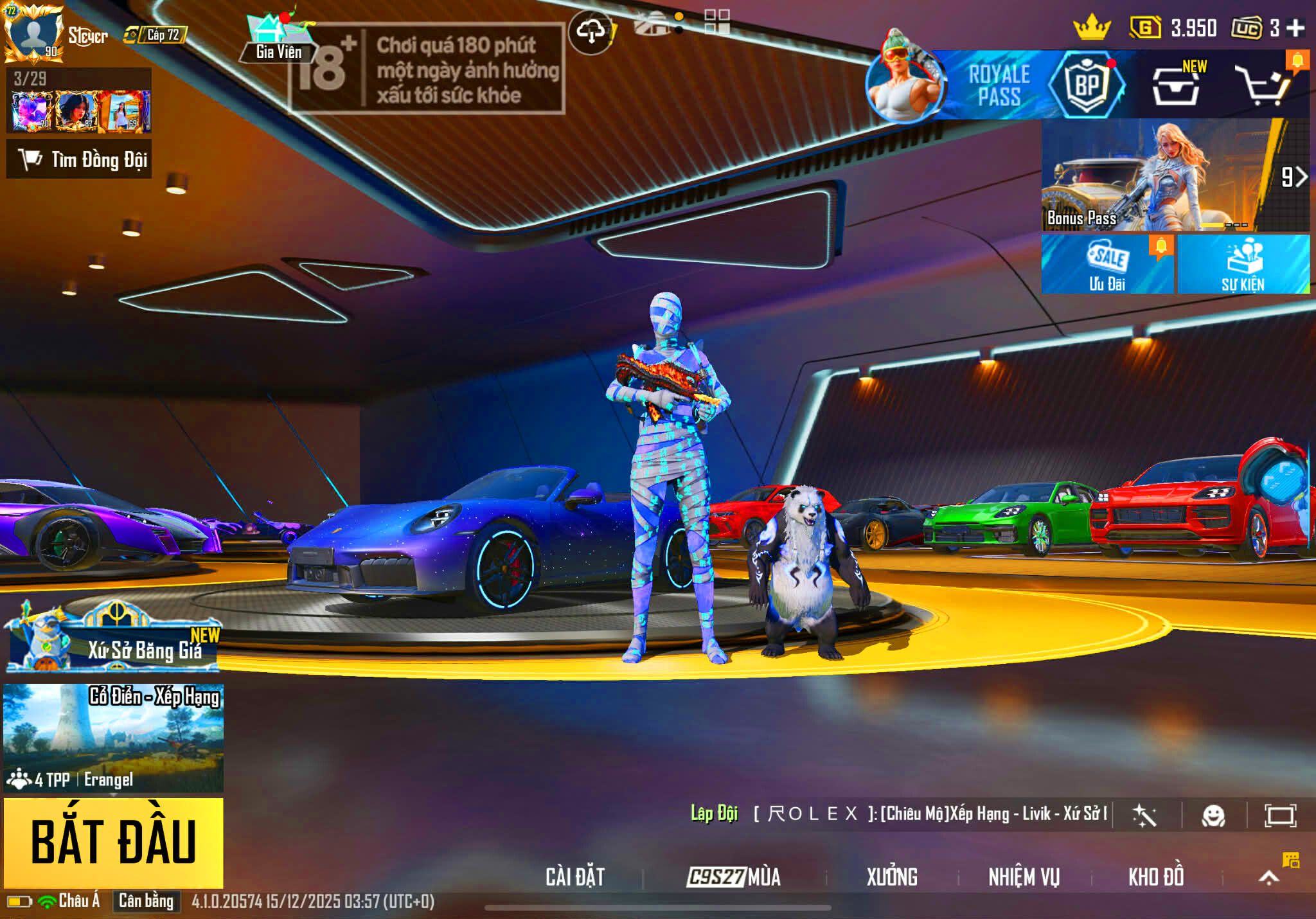Click Tìm Đồng Đội to find teammates

79,159
